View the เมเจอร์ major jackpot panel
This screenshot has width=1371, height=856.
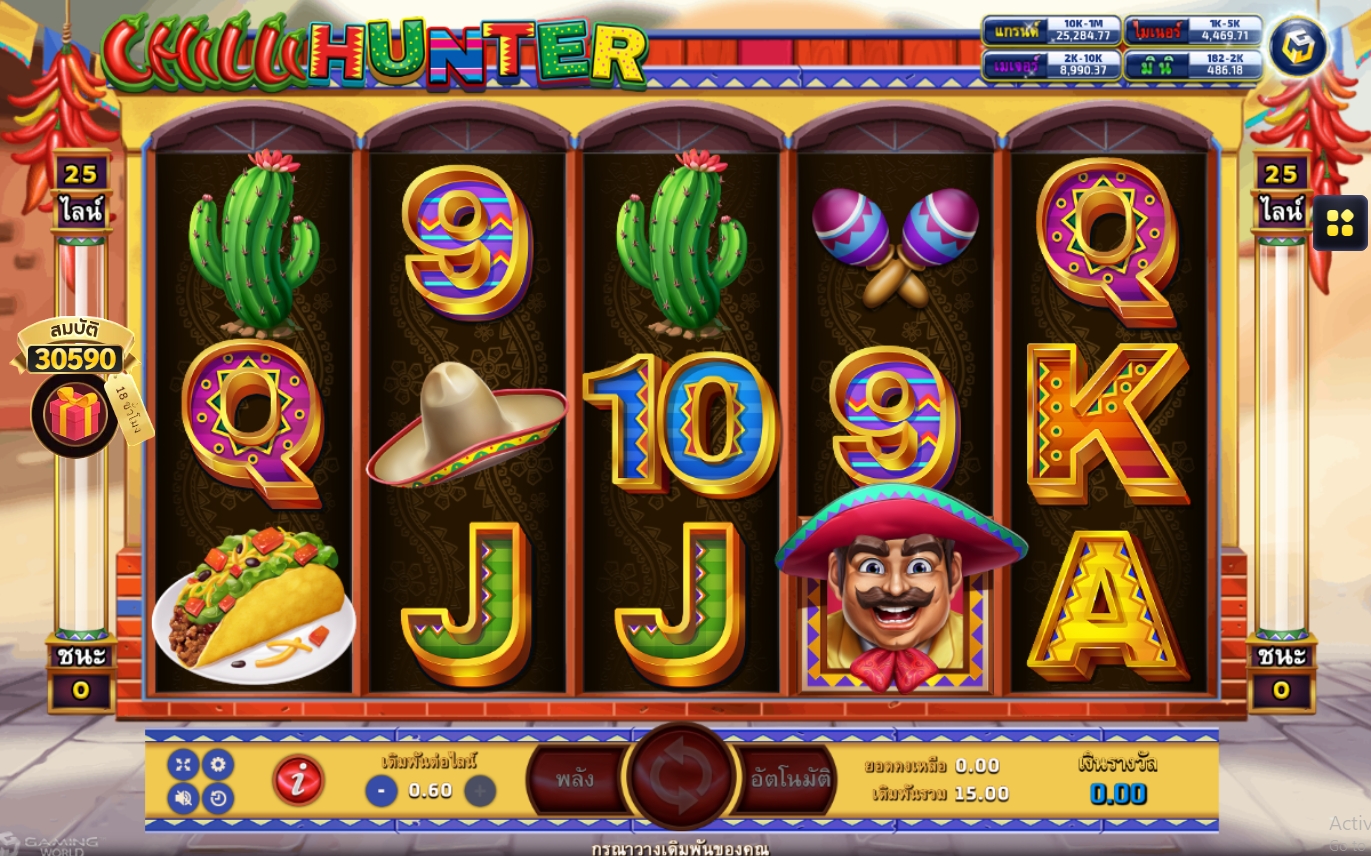(x=1051, y=65)
